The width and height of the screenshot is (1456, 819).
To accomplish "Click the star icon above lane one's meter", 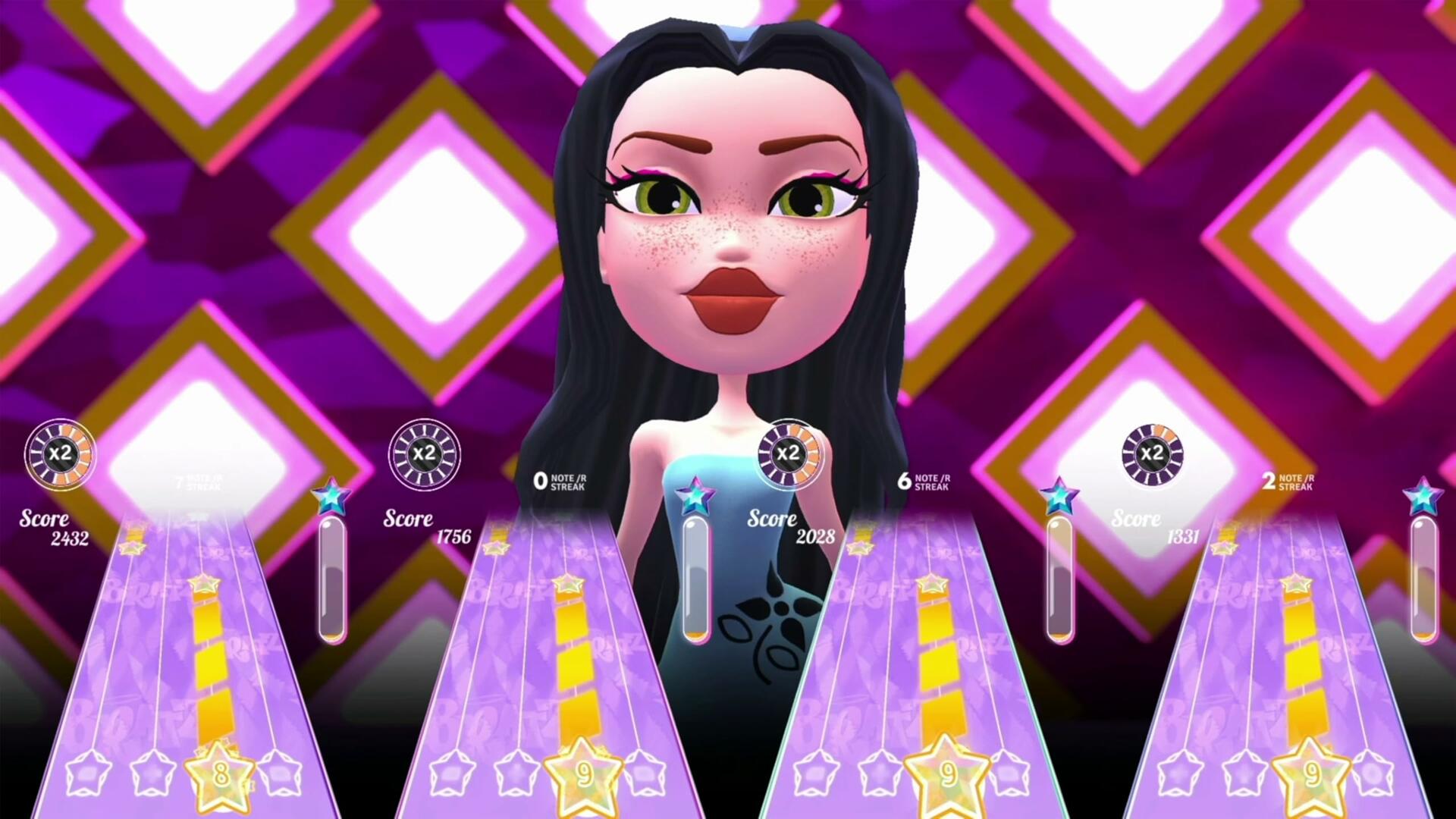I will (x=332, y=494).
